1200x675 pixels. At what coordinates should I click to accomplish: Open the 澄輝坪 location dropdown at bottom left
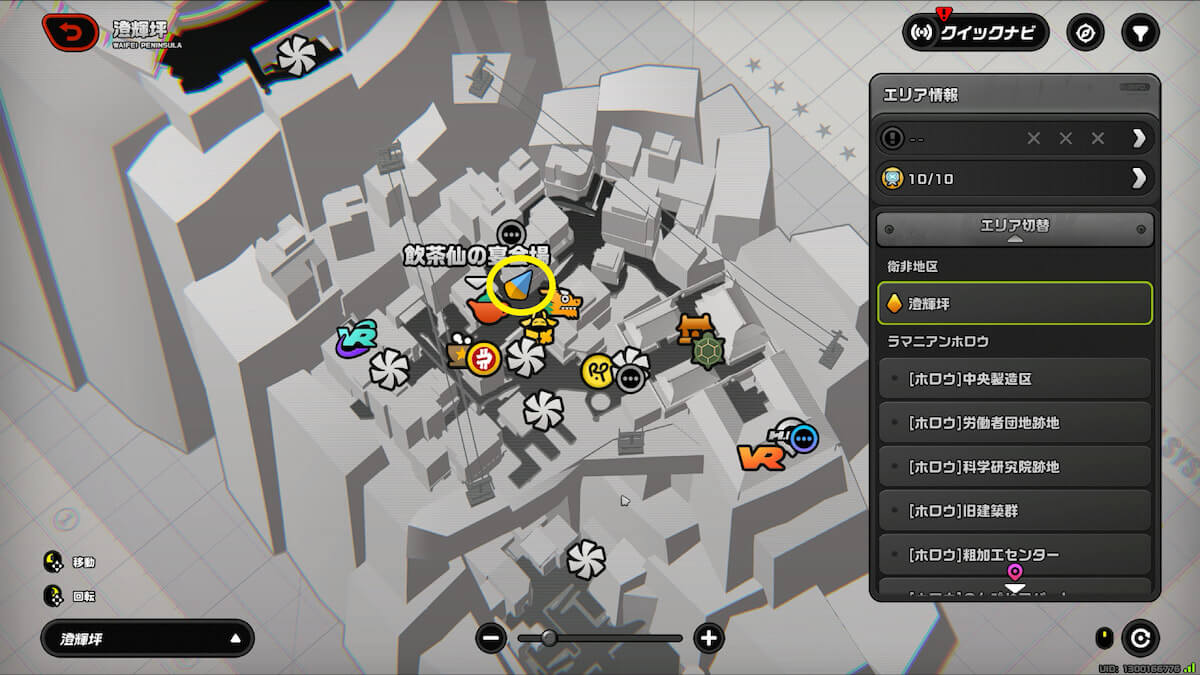tap(147, 638)
